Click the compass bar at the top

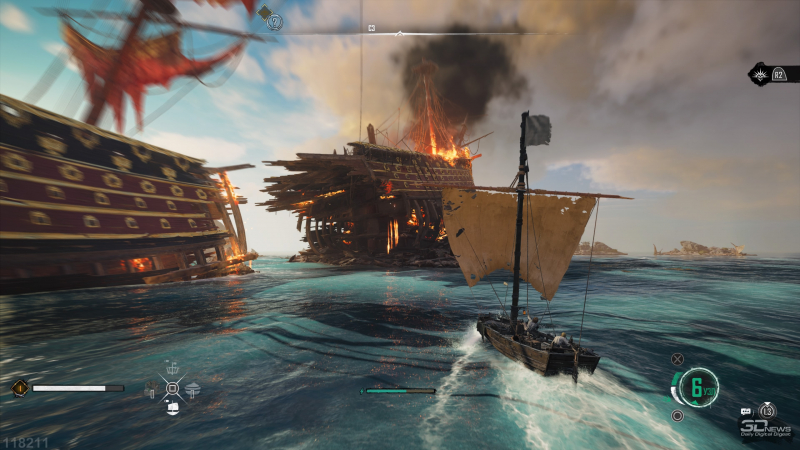click(x=400, y=32)
